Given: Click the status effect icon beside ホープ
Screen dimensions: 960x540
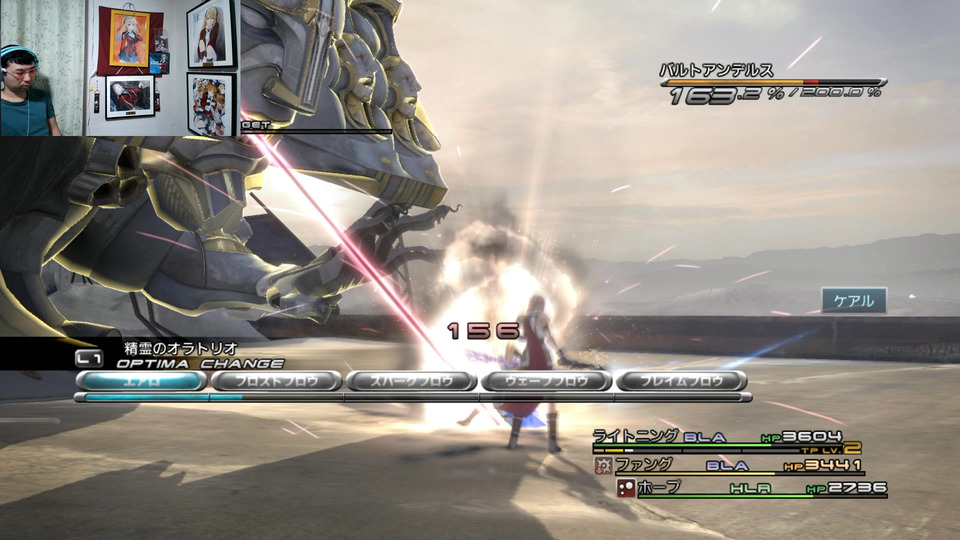Looking at the screenshot, I should 626,488.
